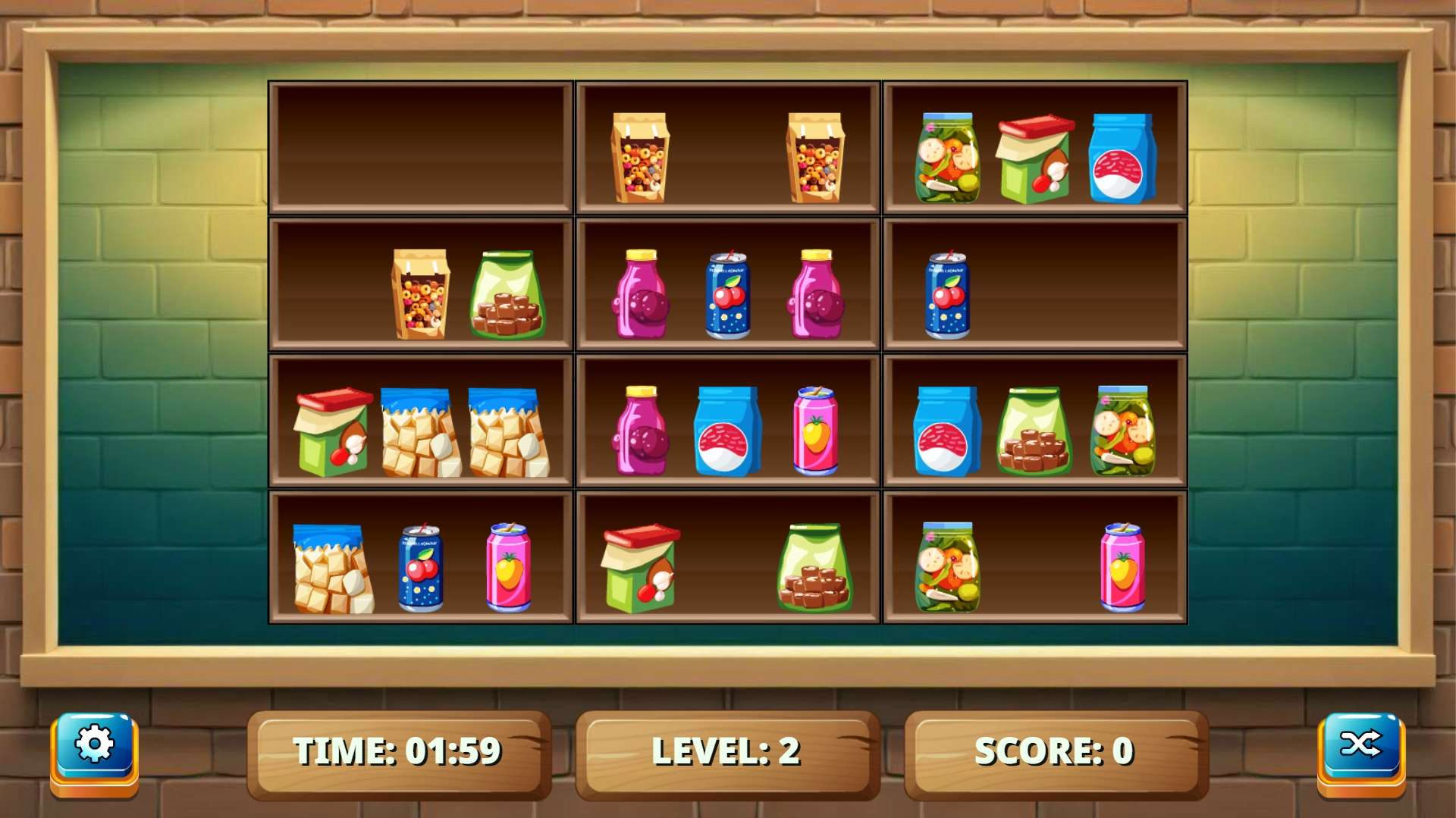Pick the cherry can alone on its shelf
This screenshot has height=818, width=1456.
pos(947,295)
